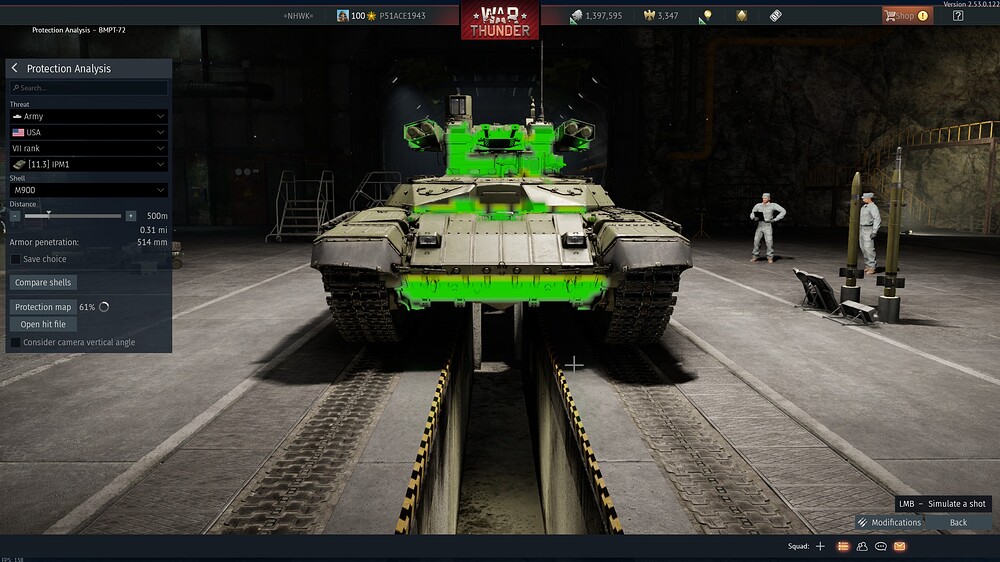
Task: Open the mail envelope icon
Action: coord(899,546)
